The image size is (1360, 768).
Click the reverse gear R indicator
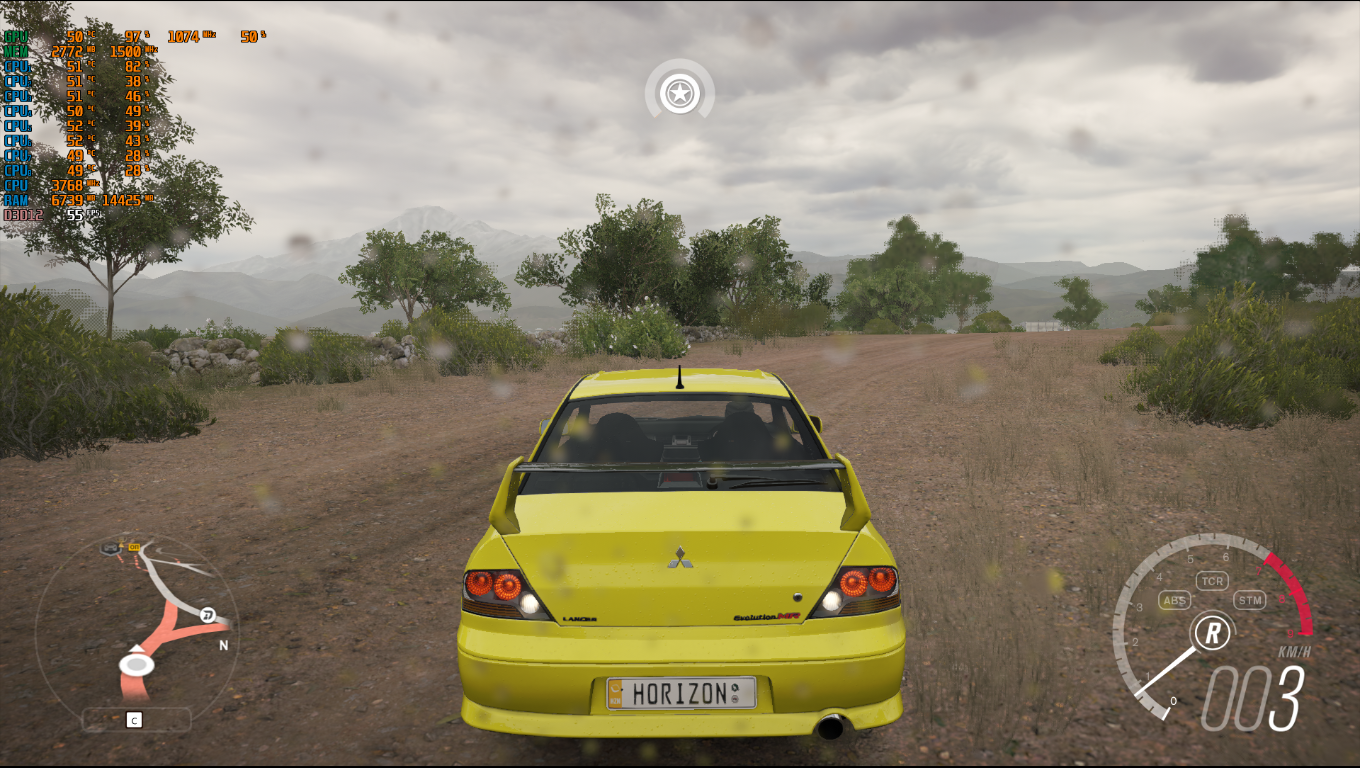1212,632
